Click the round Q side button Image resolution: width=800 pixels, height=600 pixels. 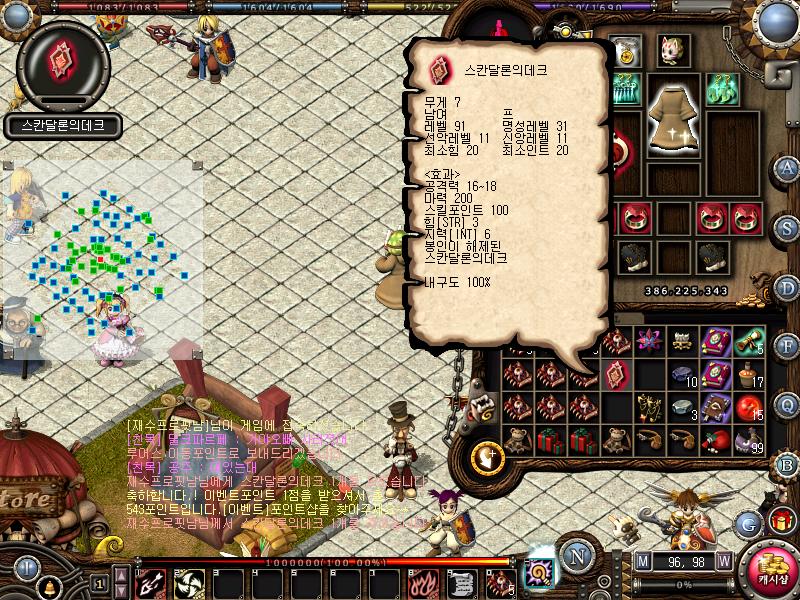click(x=788, y=404)
